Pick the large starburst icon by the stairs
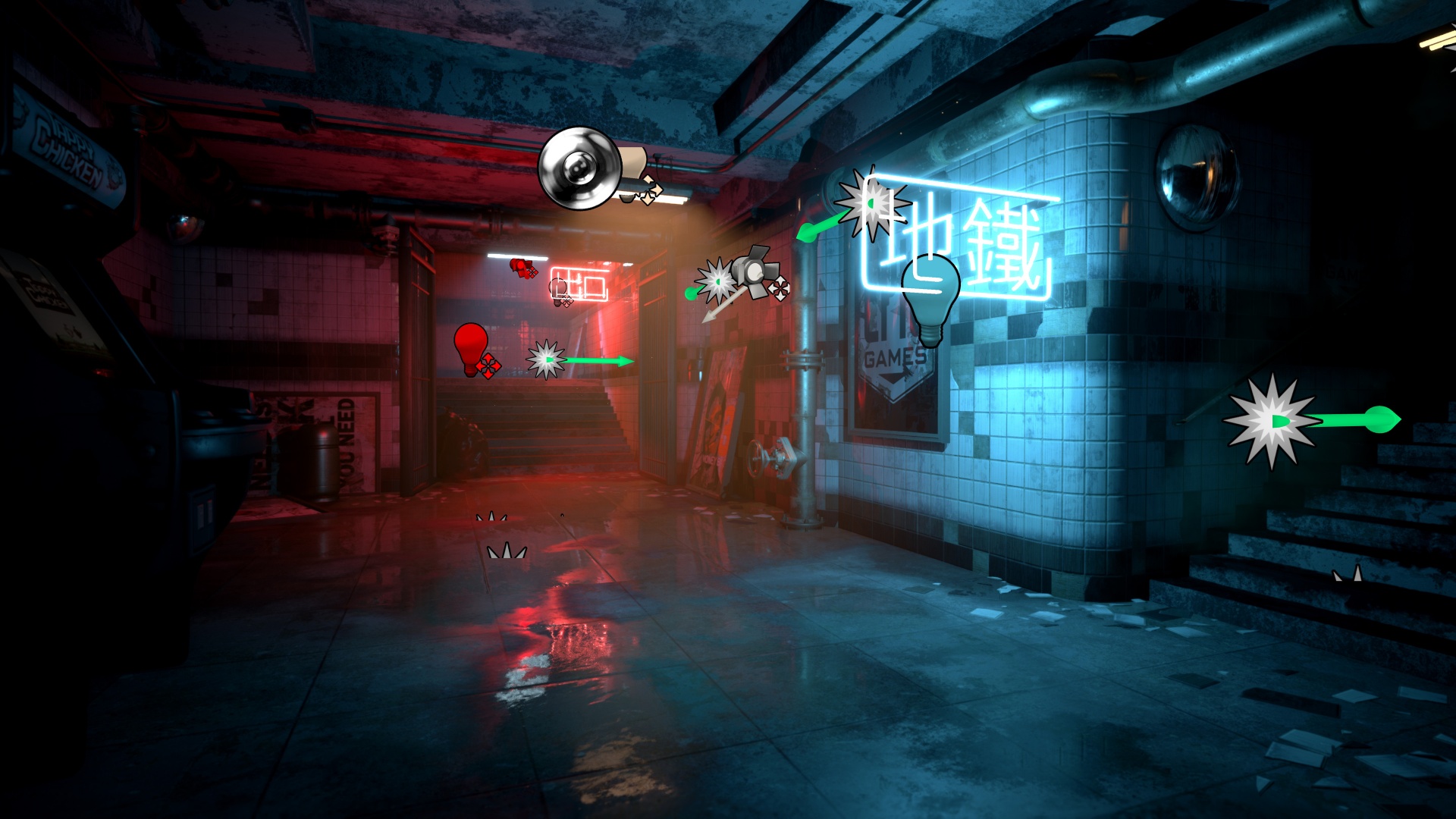 (1272, 422)
